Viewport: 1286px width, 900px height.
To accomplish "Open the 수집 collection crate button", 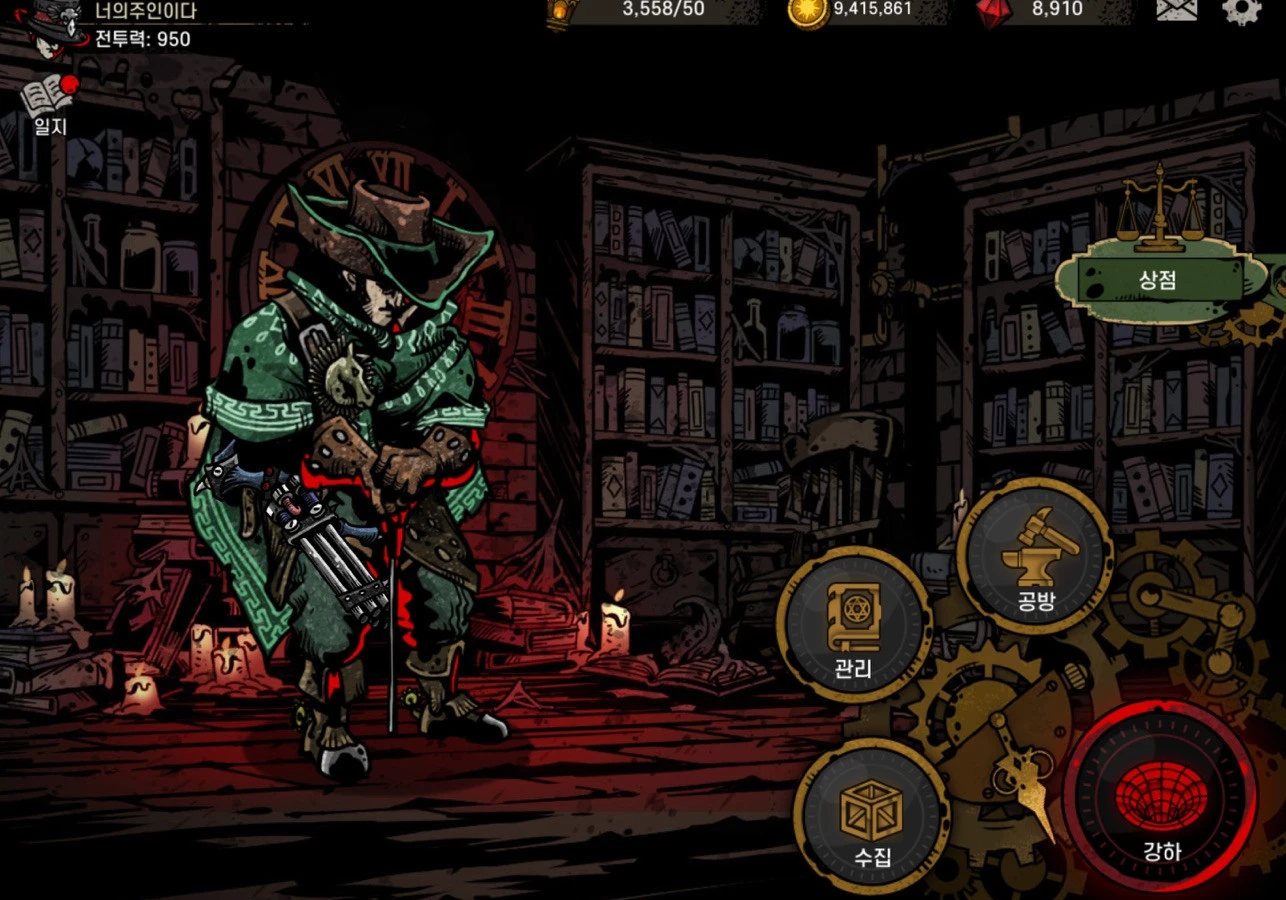I will point(871,817).
